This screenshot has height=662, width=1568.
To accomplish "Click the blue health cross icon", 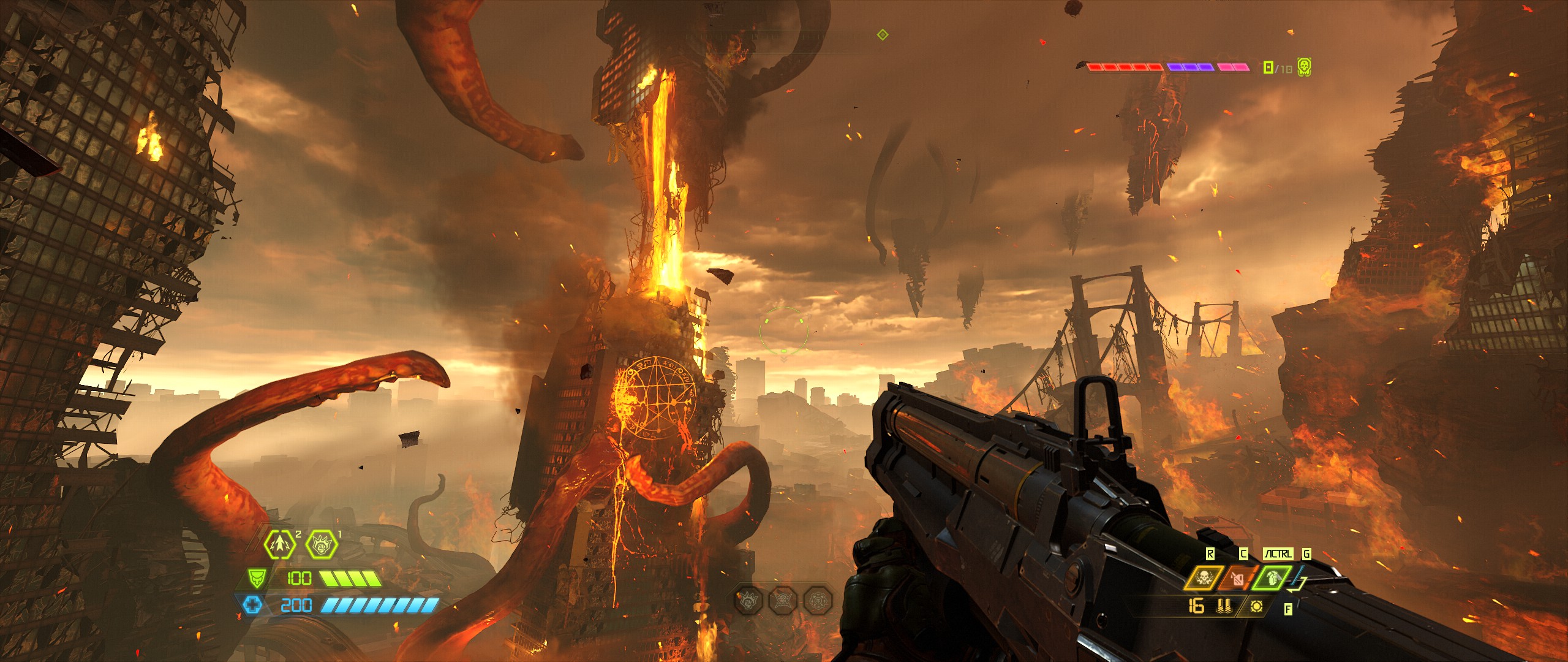I will click(252, 606).
